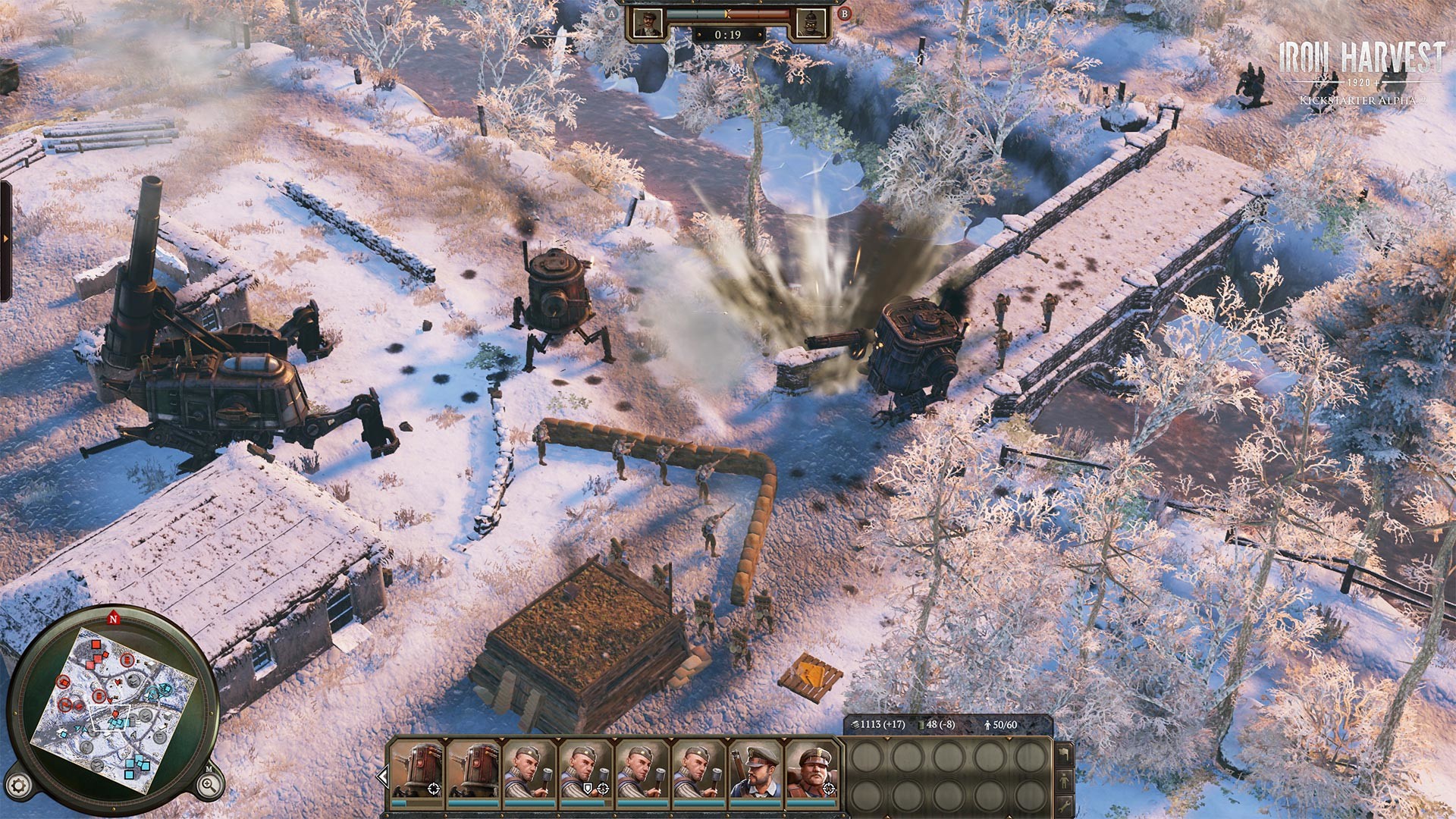Toggle the M minimap mode button
The width and height of the screenshot is (1456, 819).
pyautogui.click(x=209, y=769)
